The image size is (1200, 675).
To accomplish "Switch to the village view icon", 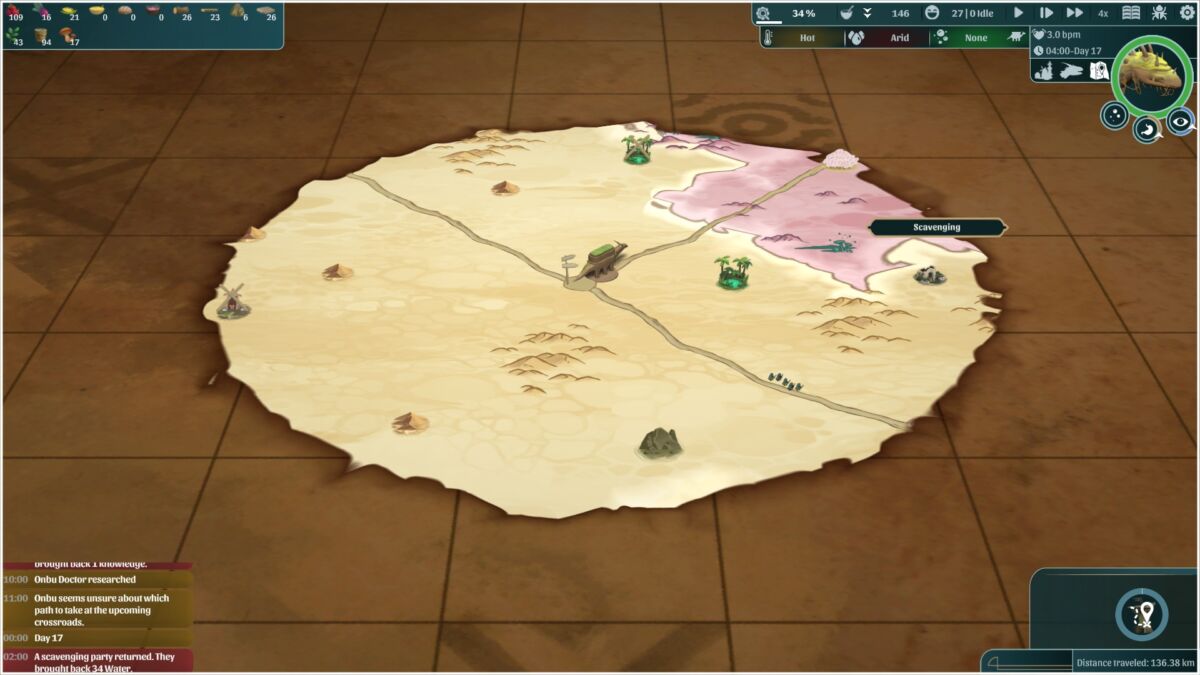I will click(x=1044, y=71).
